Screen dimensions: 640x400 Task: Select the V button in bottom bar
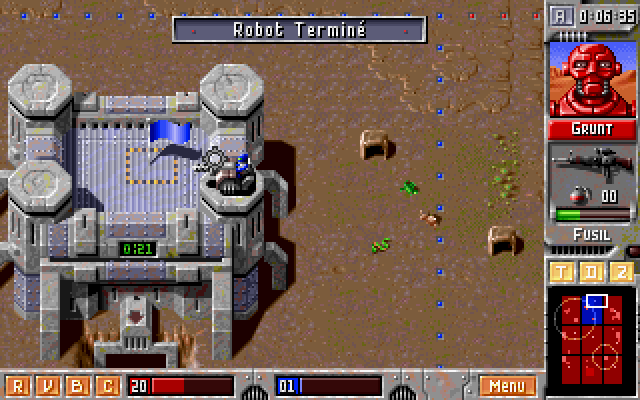coord(46,386)
